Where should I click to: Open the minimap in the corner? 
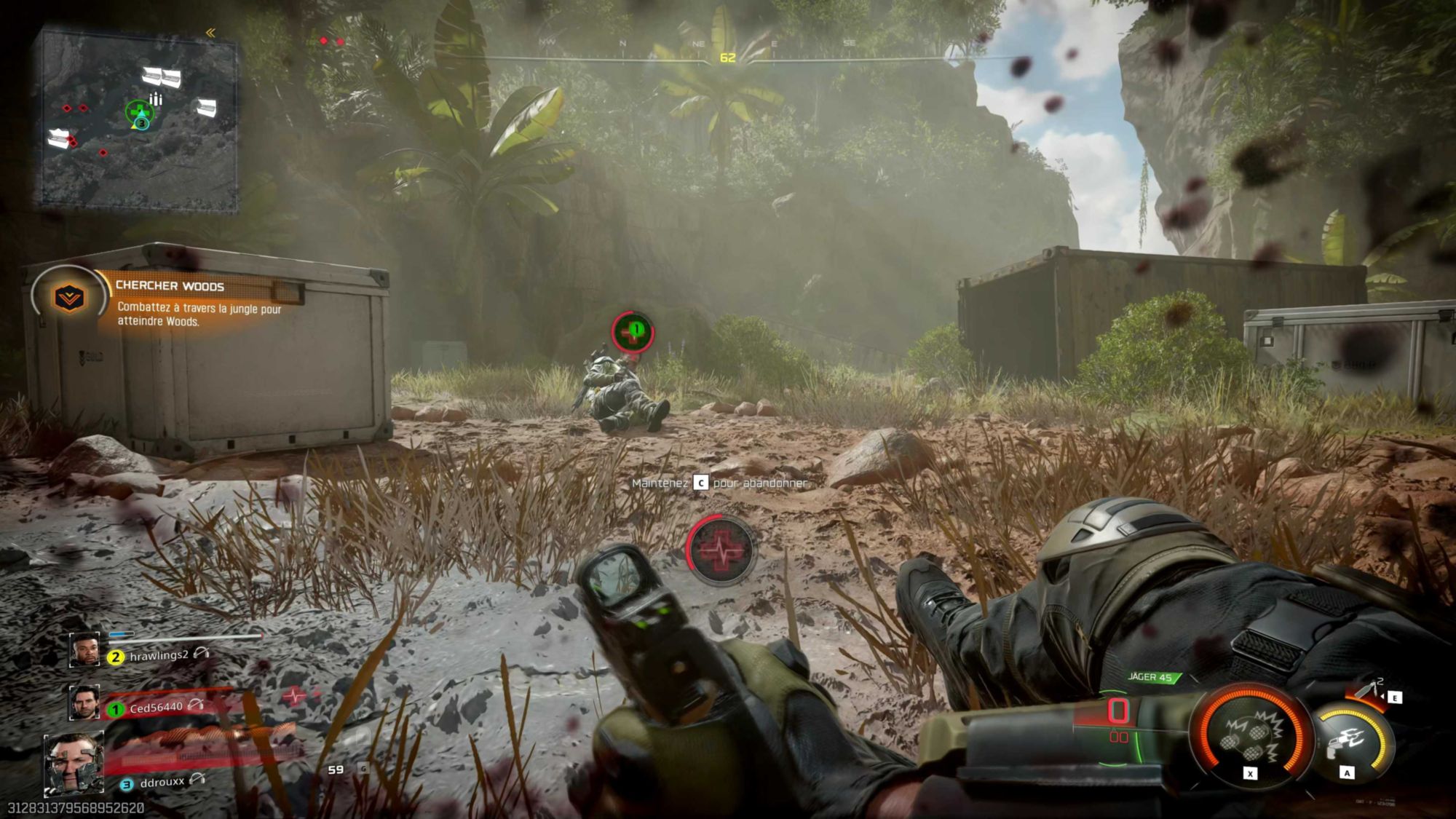point(138,120)
